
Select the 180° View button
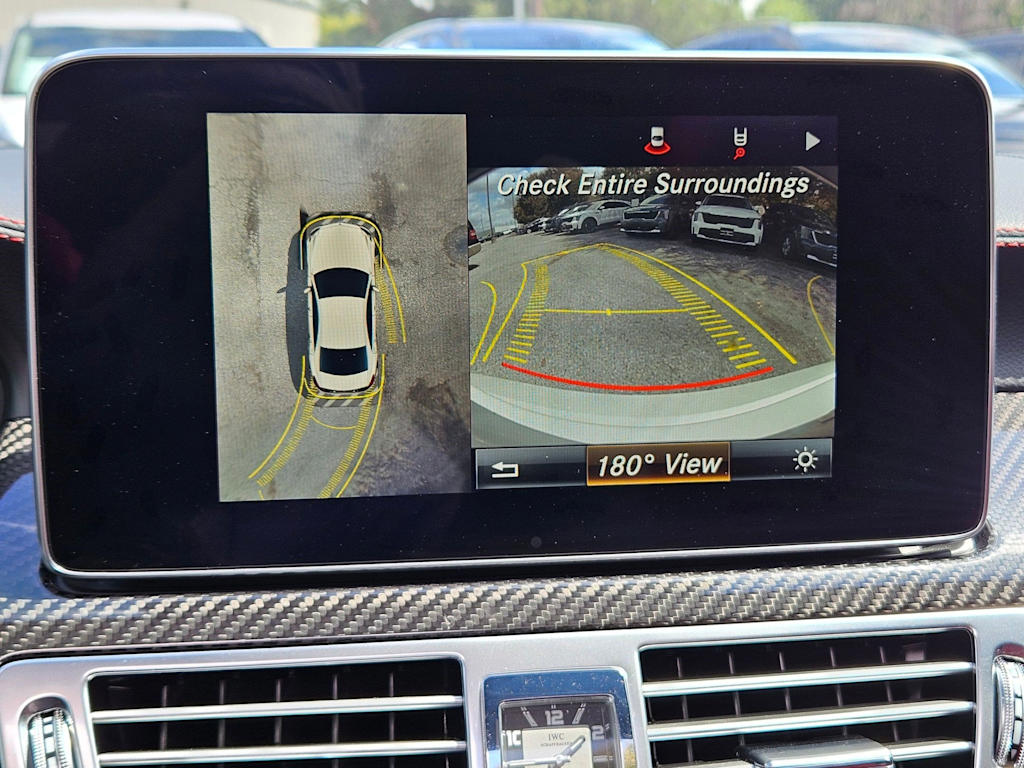[658, 465]
